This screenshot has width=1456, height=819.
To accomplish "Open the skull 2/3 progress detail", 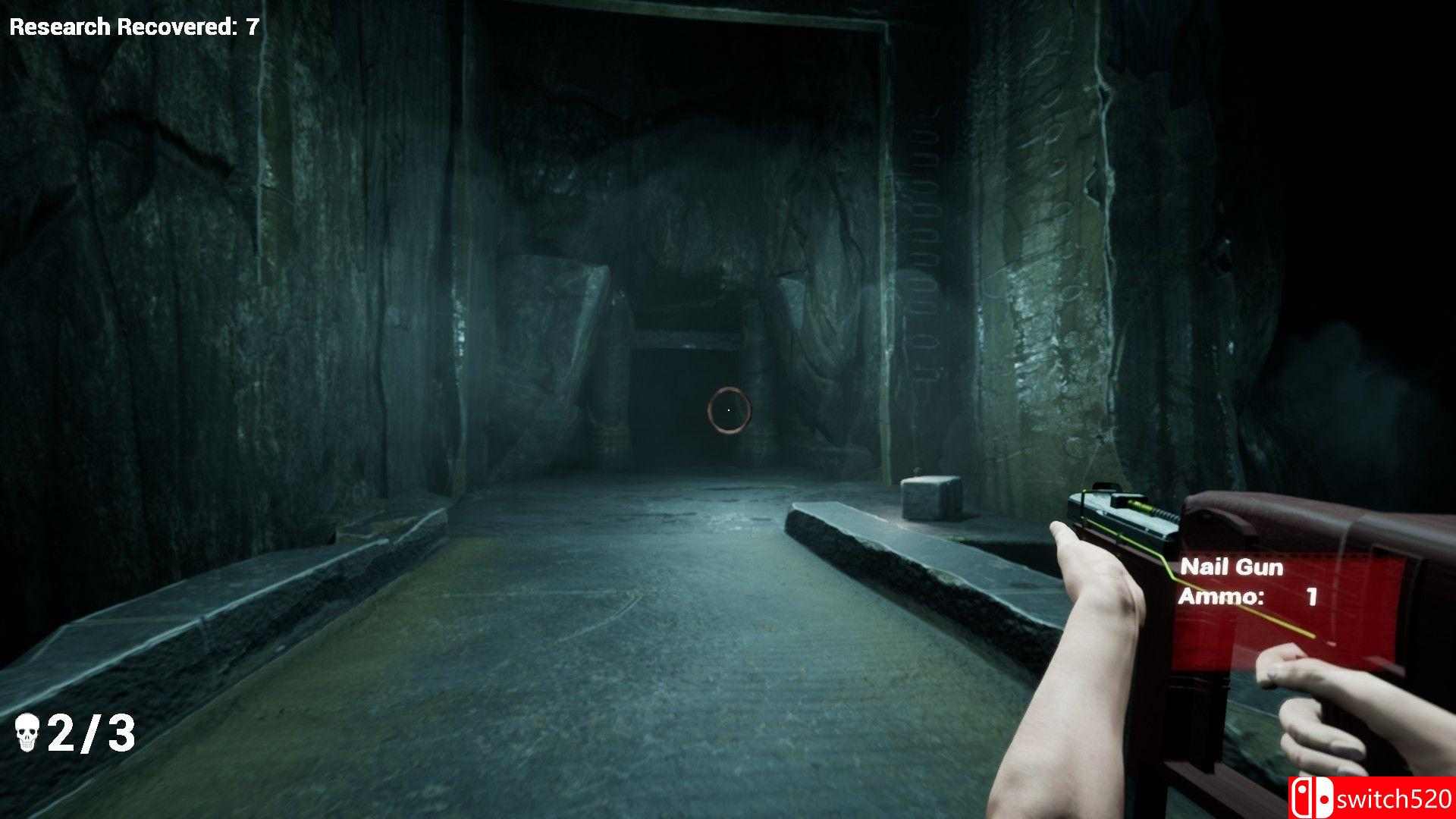I will click(x=91, y=733).
